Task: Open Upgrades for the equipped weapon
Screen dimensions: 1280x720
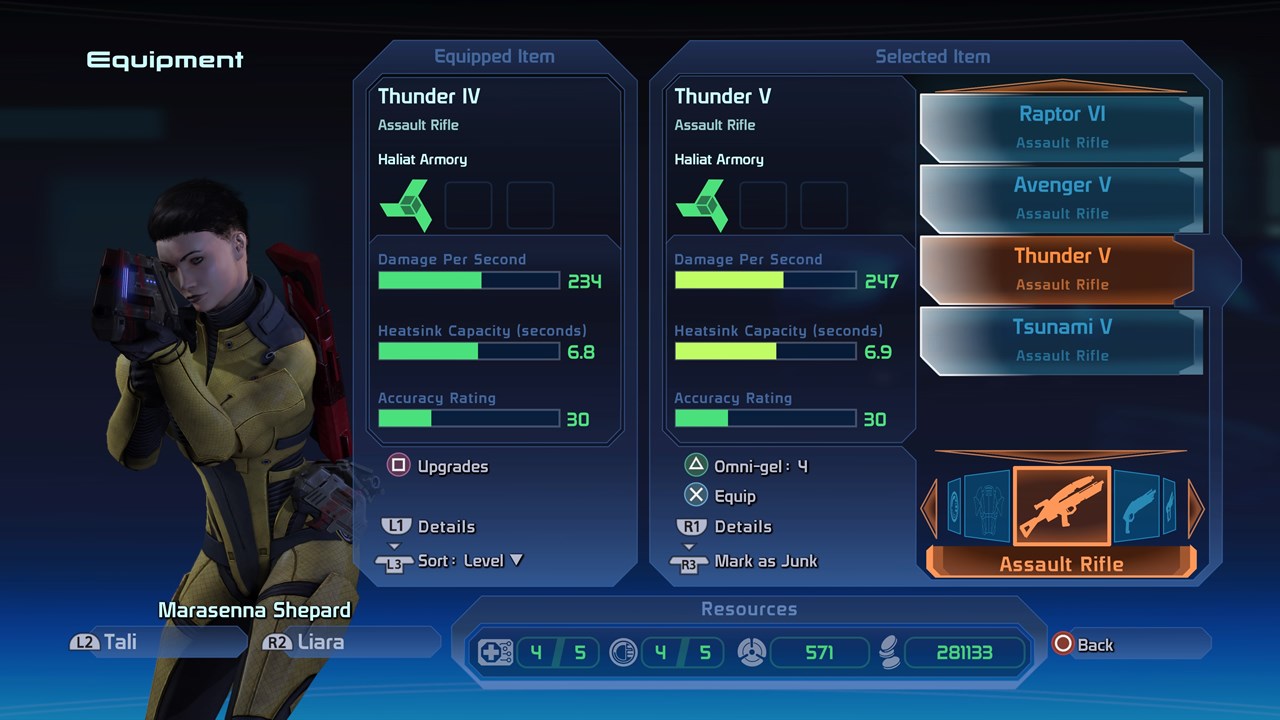Action: (x=438, y=466)
